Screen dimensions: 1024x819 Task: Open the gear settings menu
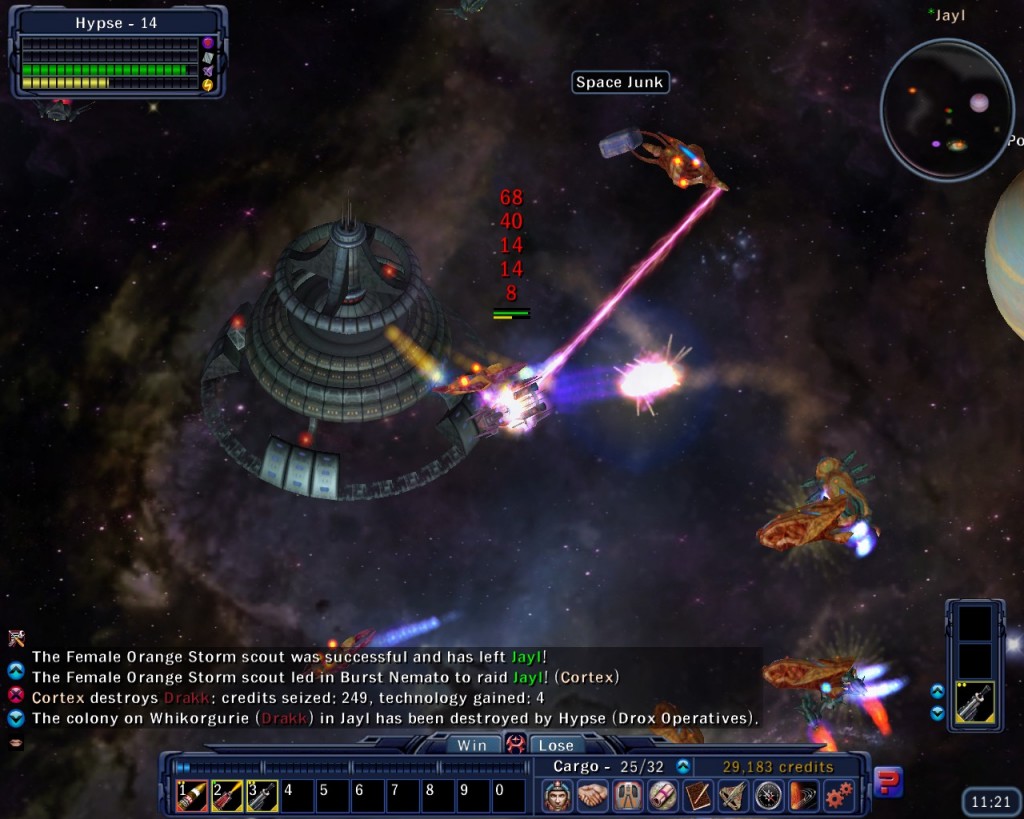point(838,796)
